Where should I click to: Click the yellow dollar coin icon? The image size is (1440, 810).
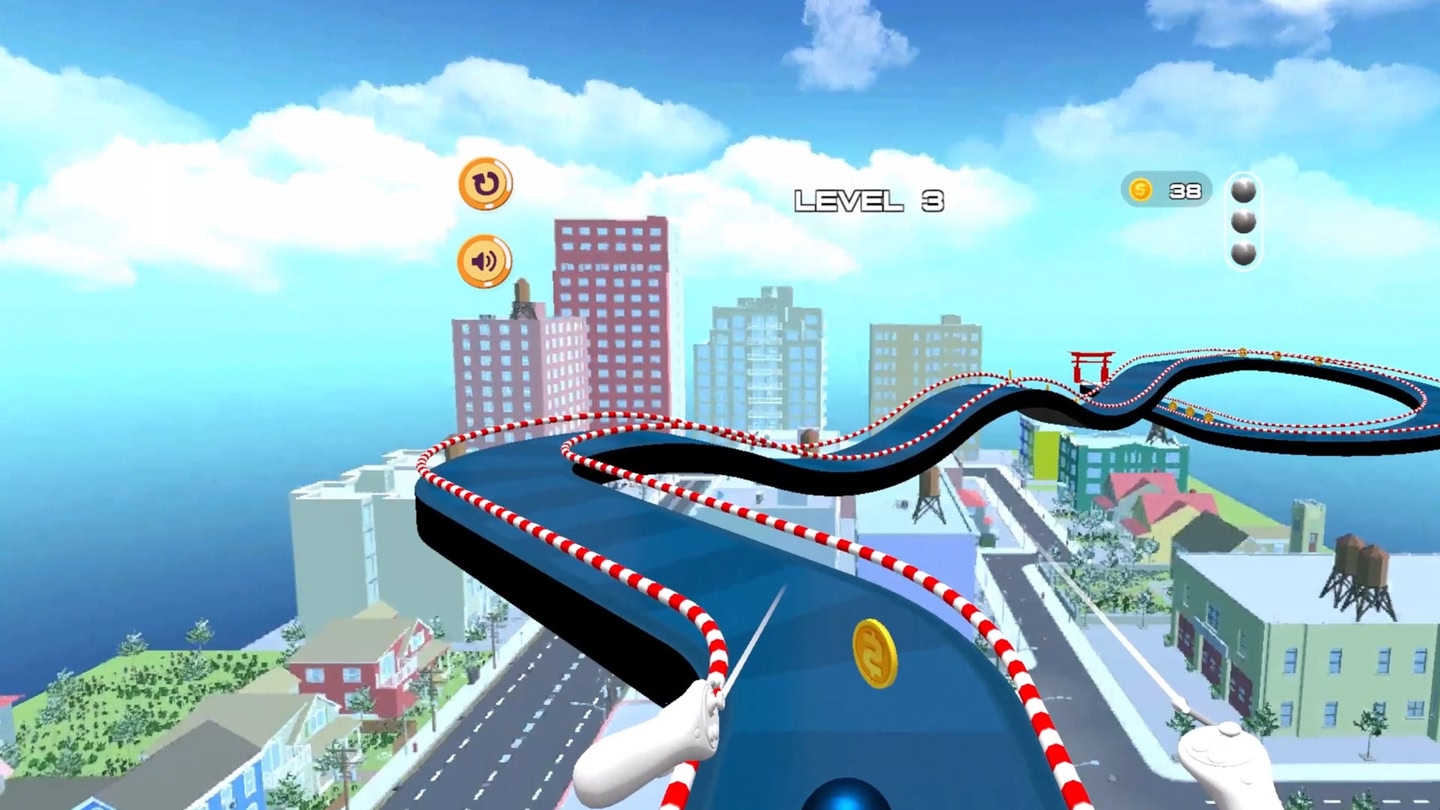[x=1139, y=188]
